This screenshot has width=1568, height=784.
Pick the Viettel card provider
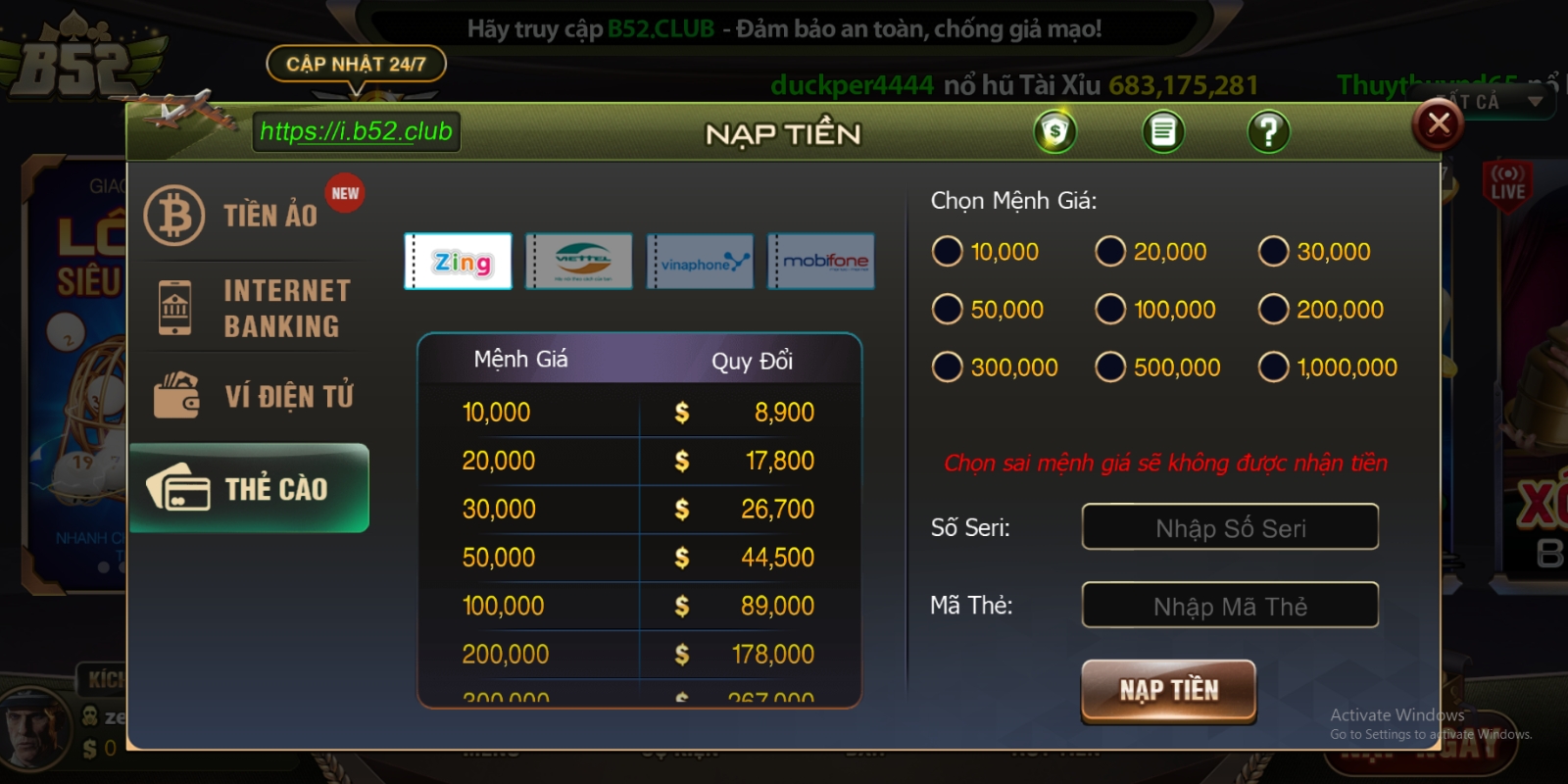[x=579, y=261]
